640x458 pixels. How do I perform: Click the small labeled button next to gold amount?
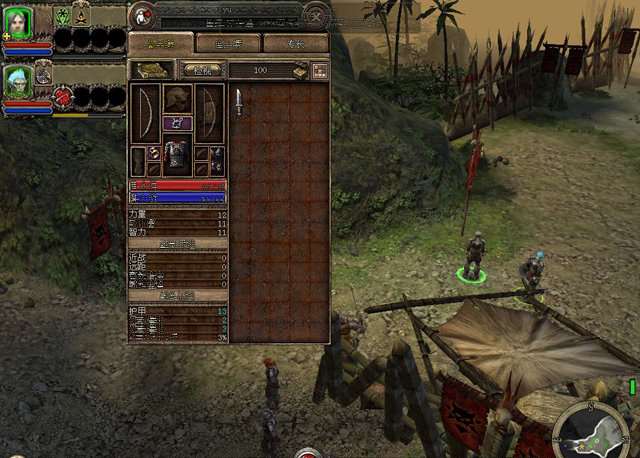(202, 70)
